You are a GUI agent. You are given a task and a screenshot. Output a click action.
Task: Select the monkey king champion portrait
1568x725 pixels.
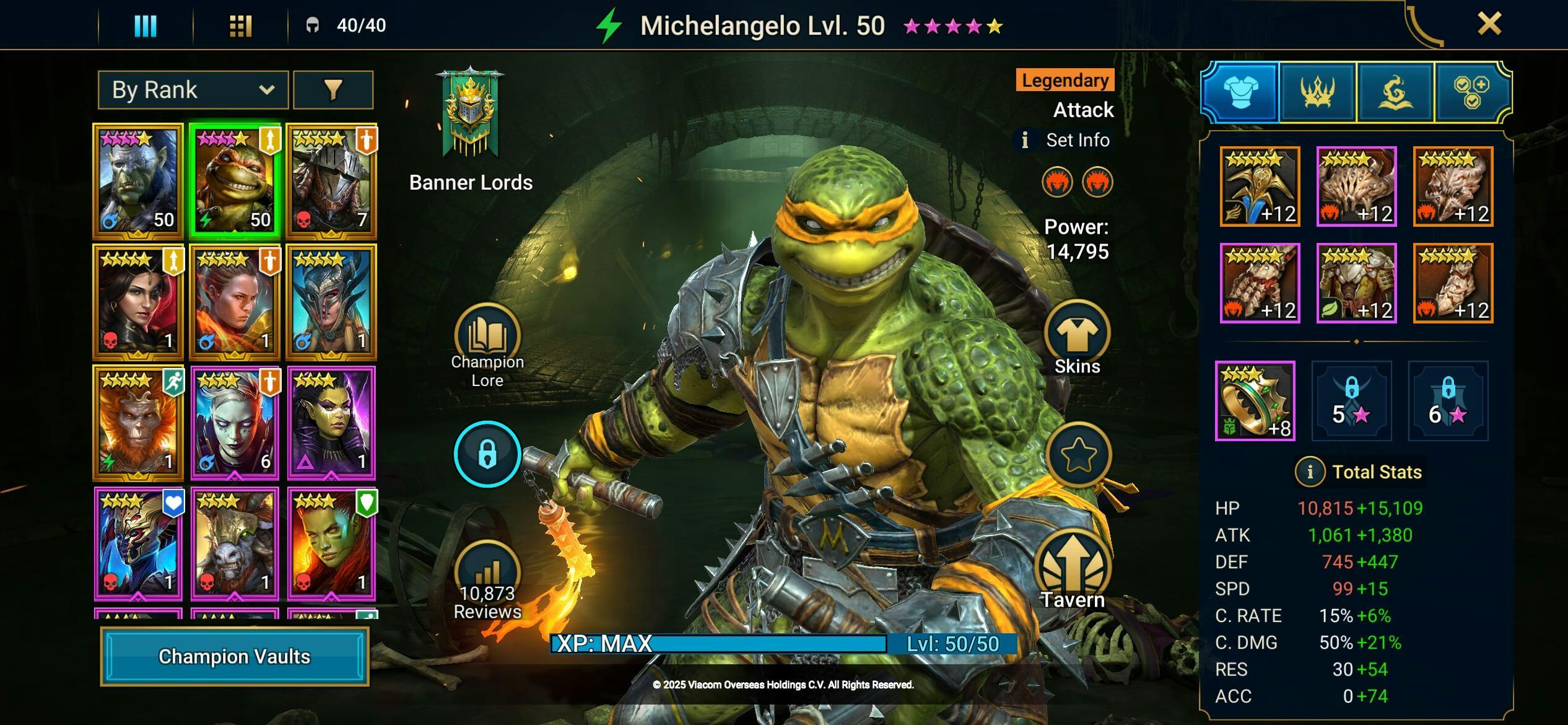tap(138, 423)
